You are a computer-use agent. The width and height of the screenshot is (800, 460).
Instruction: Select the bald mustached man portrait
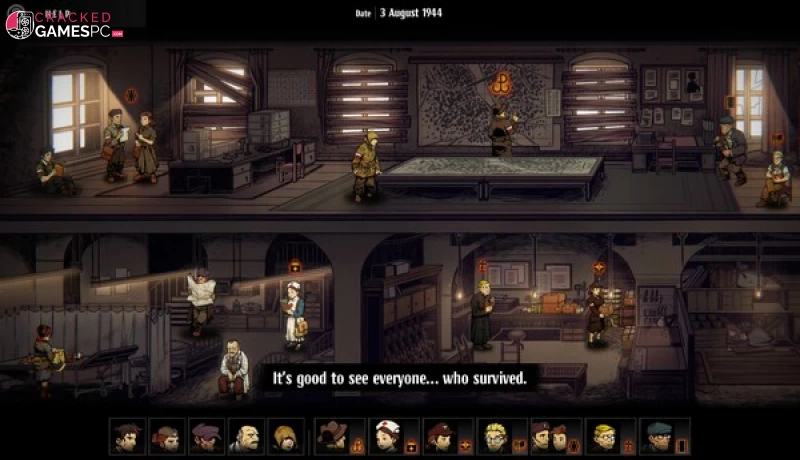[x=246, y=436]
